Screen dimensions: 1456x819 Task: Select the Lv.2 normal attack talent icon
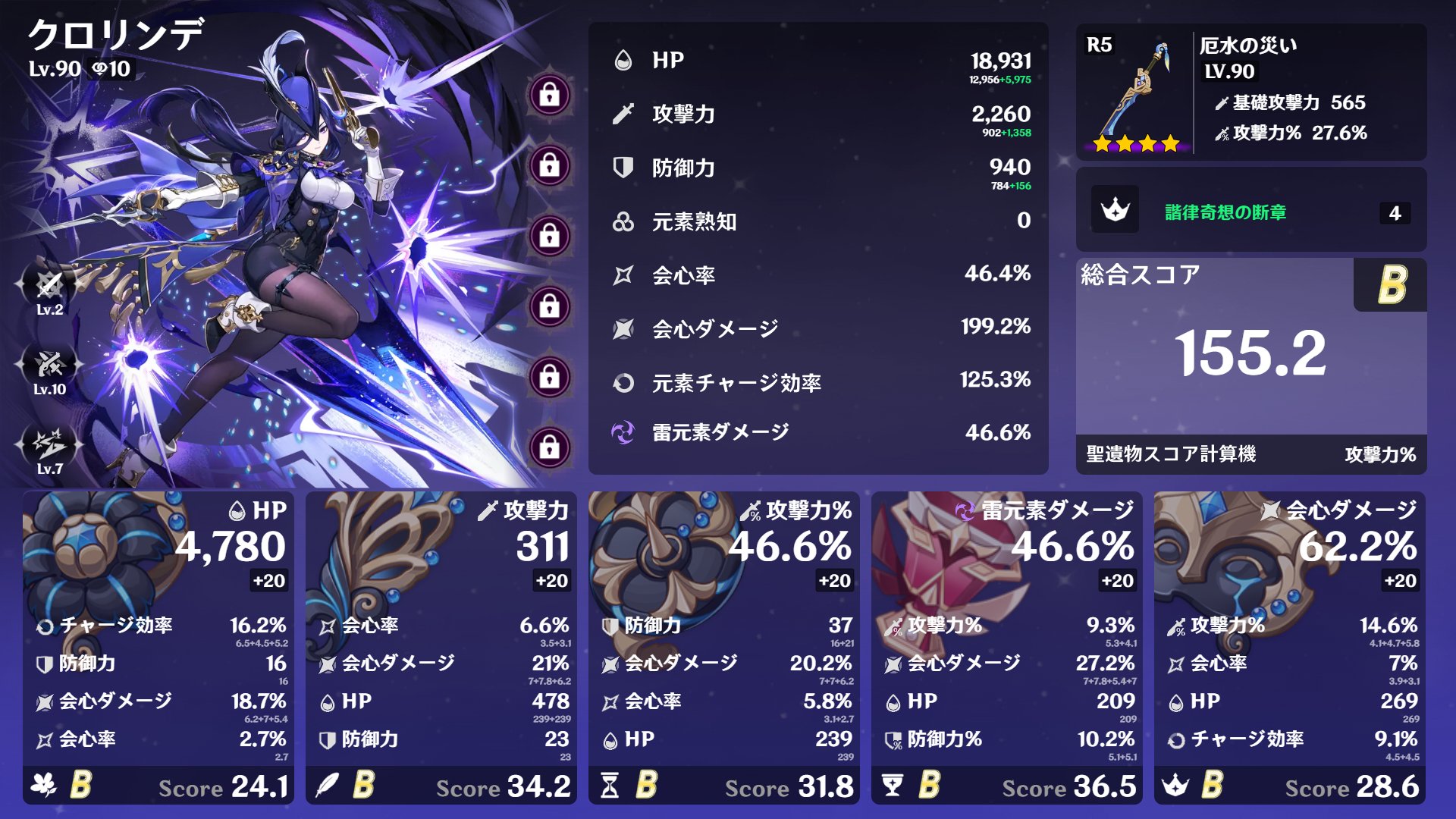49,286
